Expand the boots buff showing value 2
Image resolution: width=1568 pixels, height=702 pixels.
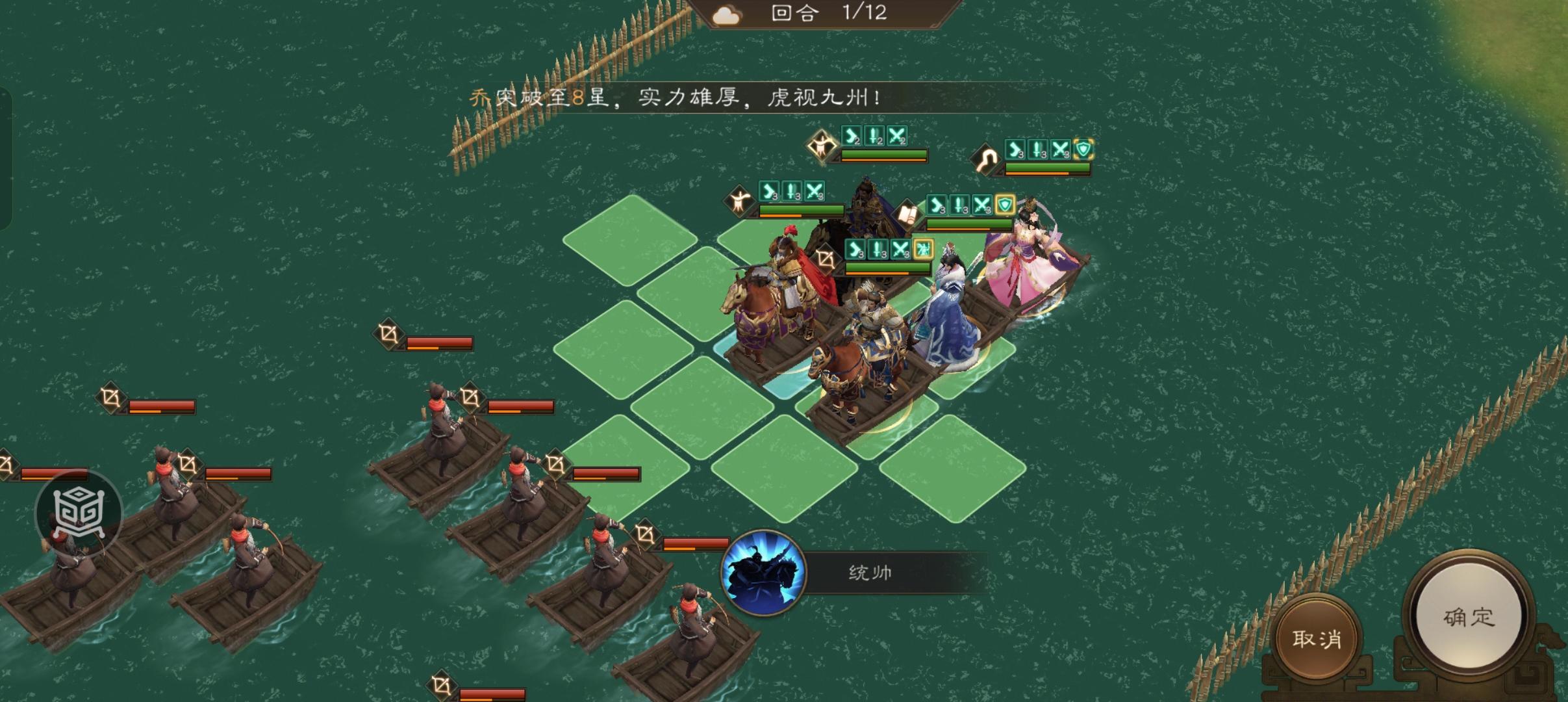coord(851,136)
